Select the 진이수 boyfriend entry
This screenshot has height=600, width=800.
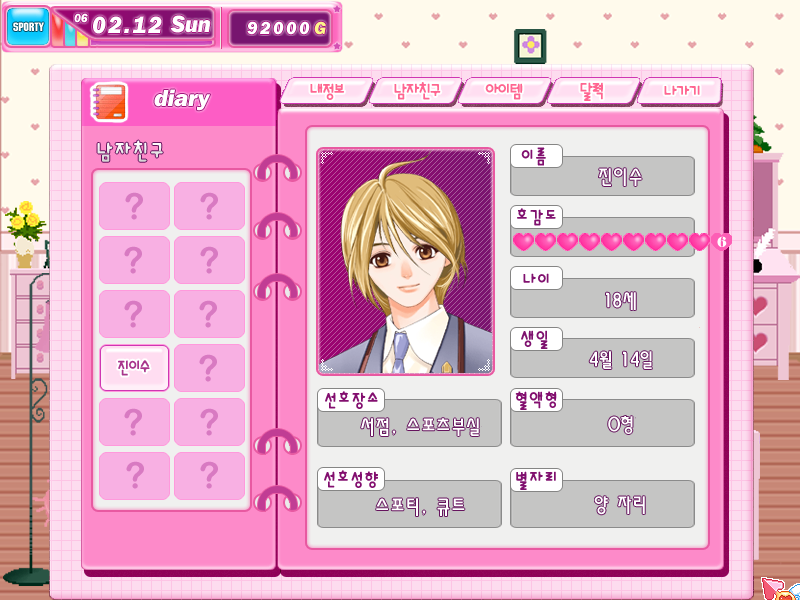pos(134,368)
